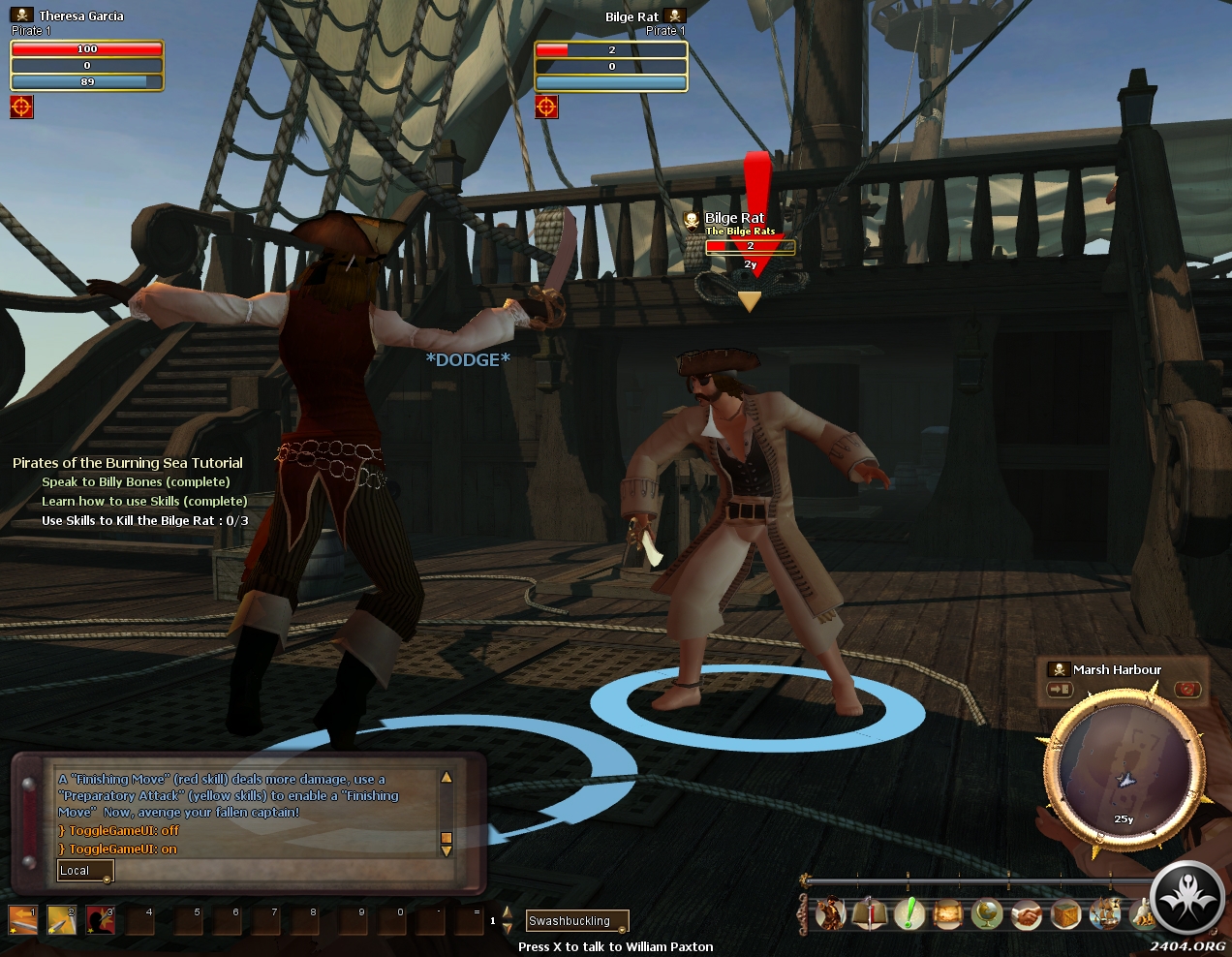This screenshot has width=1232, height=957.
Task: Use the yellow blade skill in slot 2
Action: click(61, 919)
